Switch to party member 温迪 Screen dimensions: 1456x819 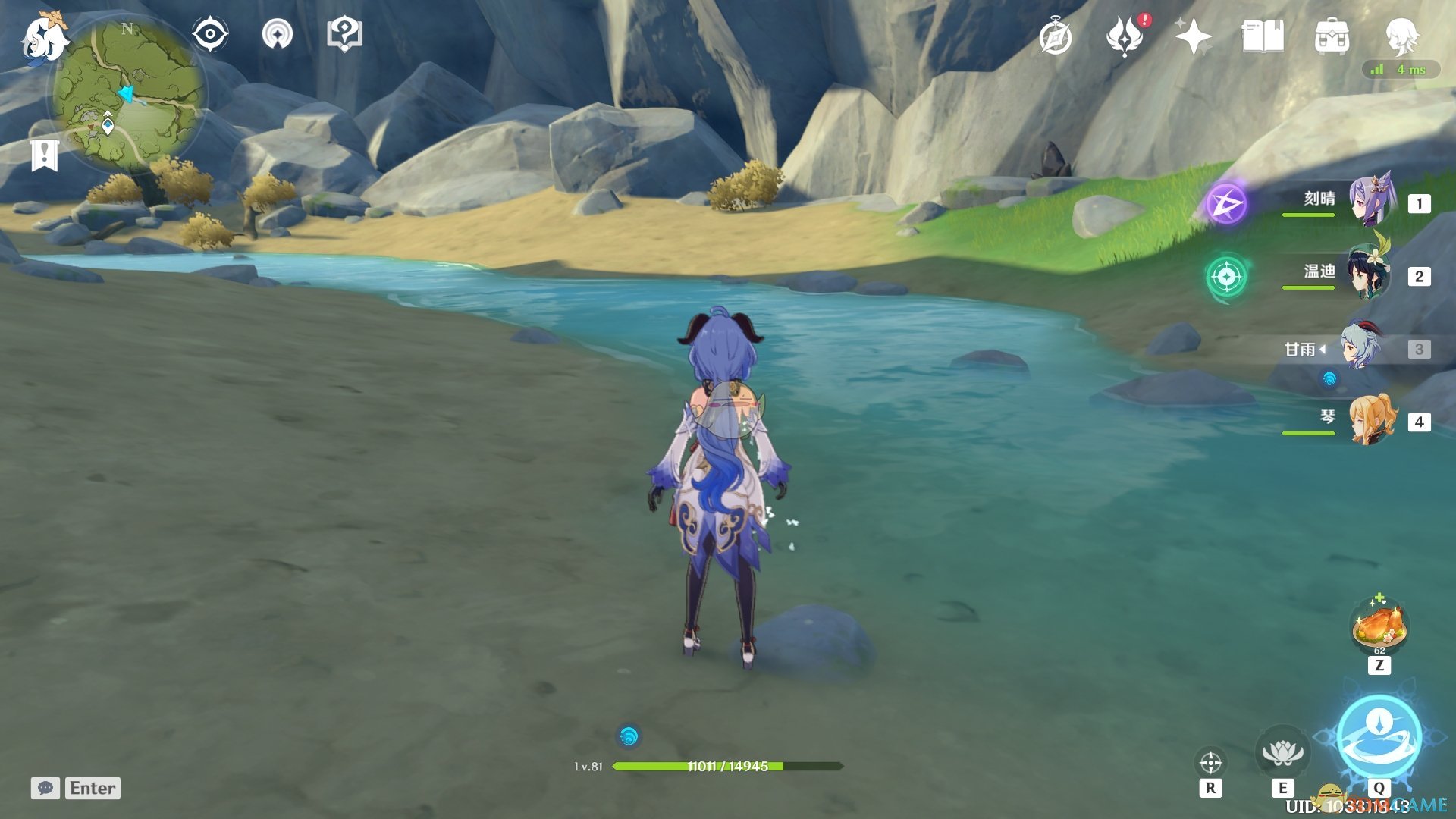coord(1370,275)
